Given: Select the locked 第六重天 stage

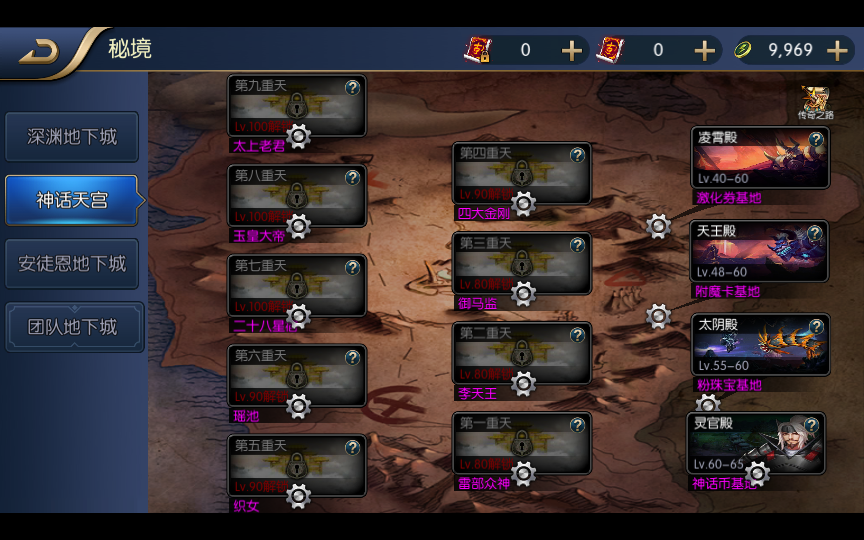Looking at the screenshot, I should pos(296,375).
